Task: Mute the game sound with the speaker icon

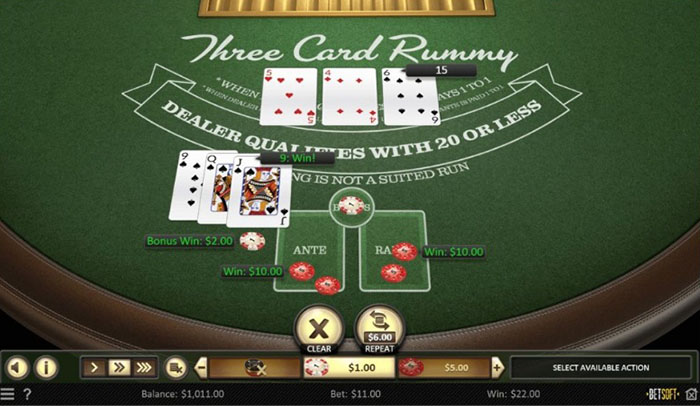Action: (x=17, y=366)
